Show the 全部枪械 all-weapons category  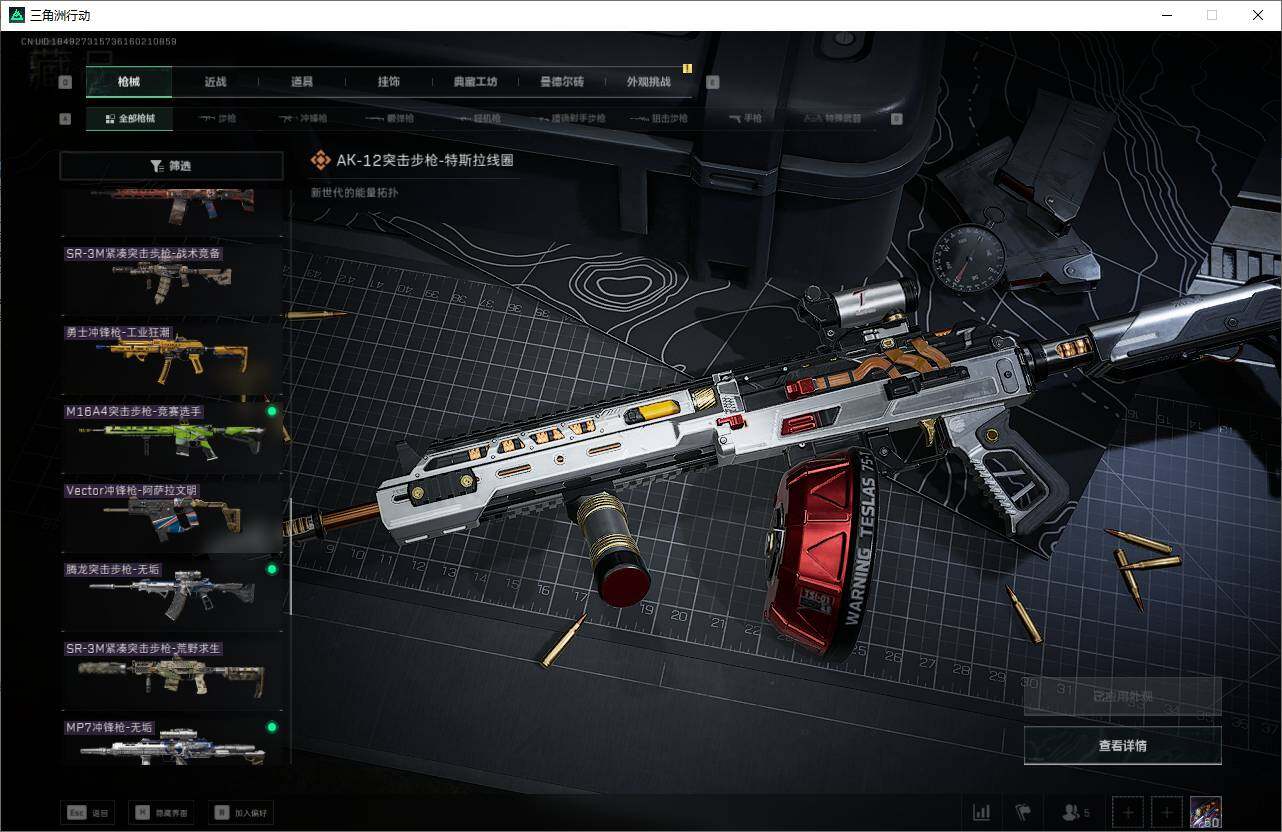[130, 119]
